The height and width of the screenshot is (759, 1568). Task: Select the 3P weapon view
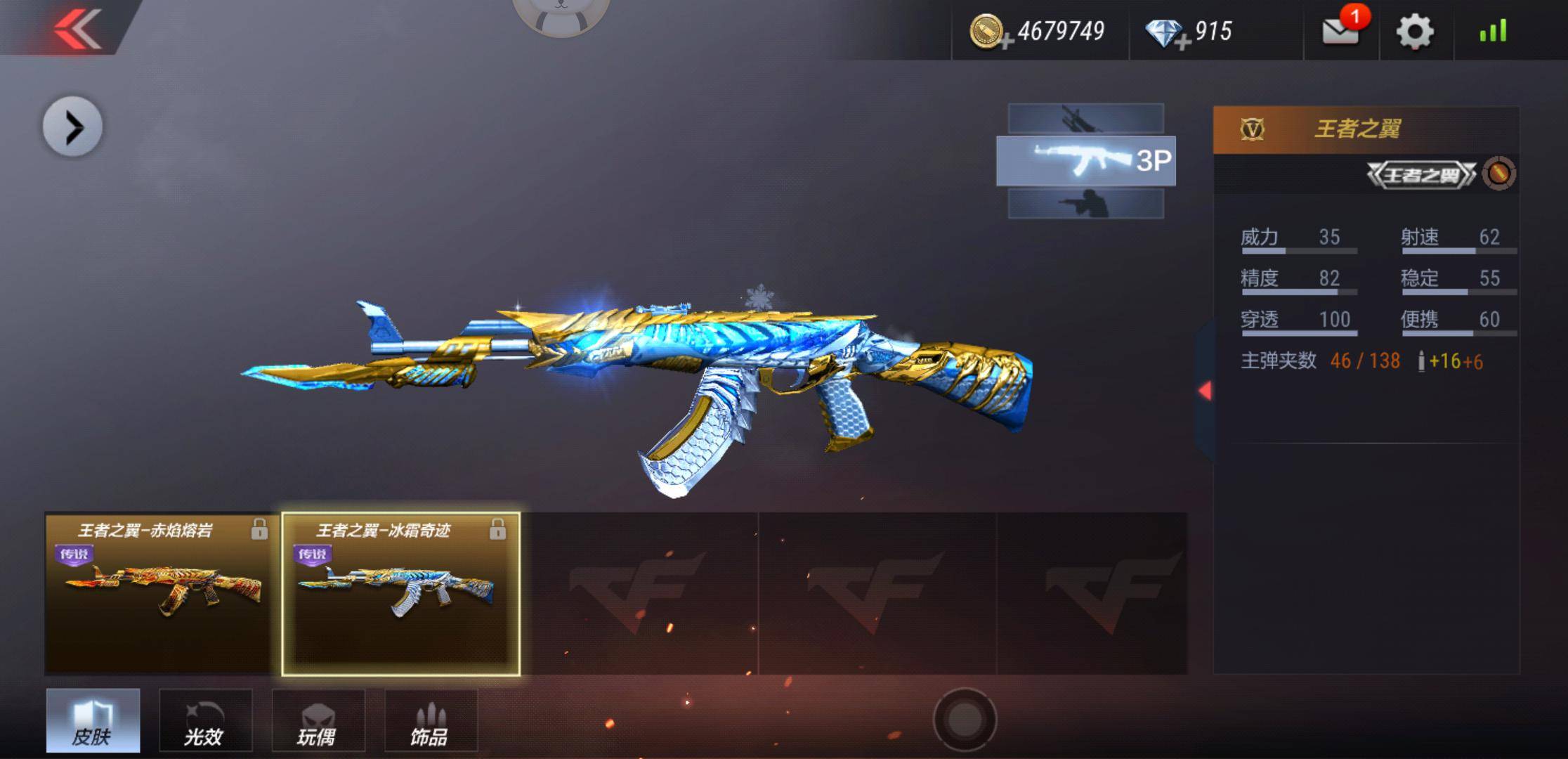[x=1085, y=161]
